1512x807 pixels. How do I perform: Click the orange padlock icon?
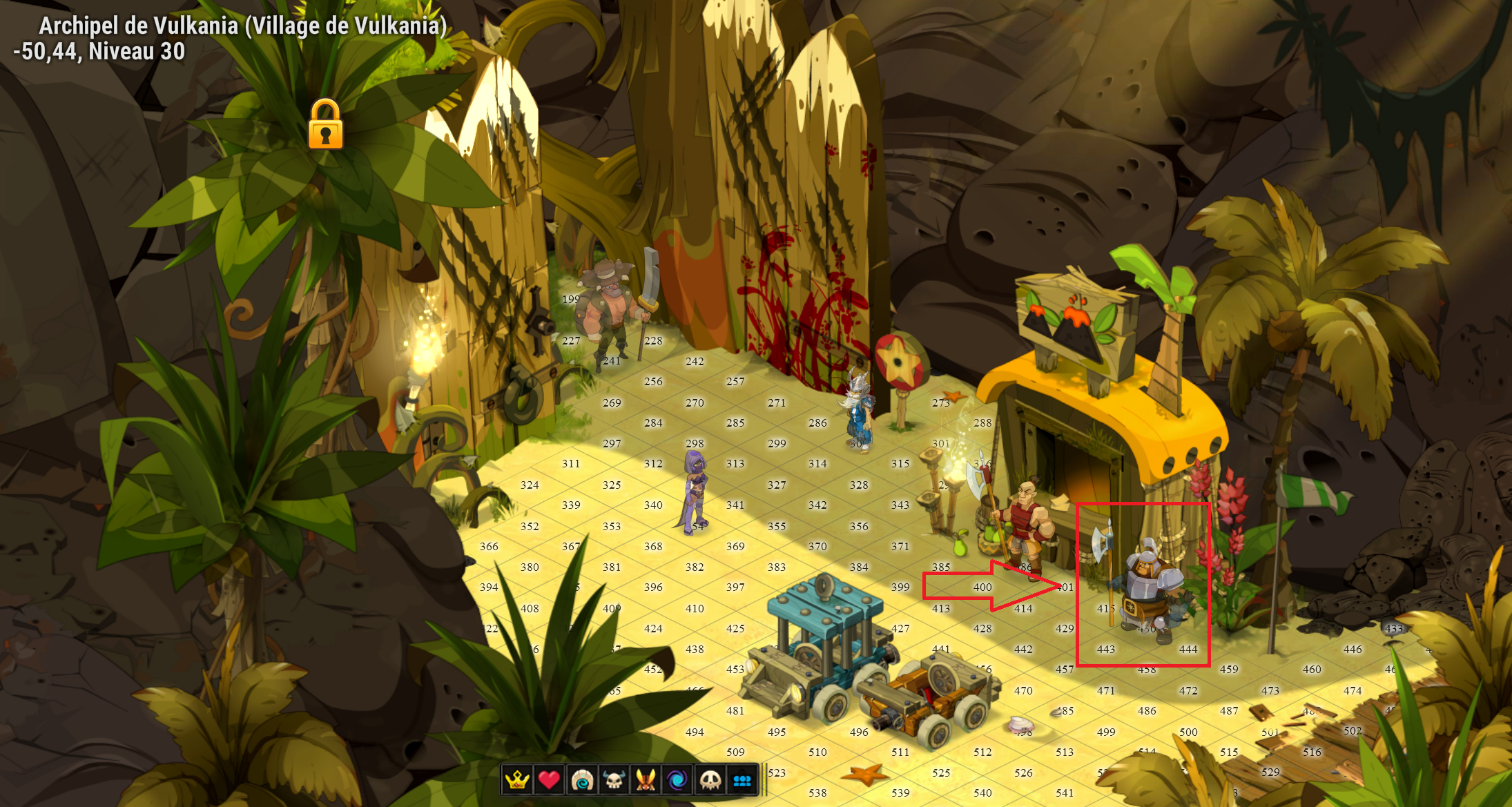click(325, 125)
